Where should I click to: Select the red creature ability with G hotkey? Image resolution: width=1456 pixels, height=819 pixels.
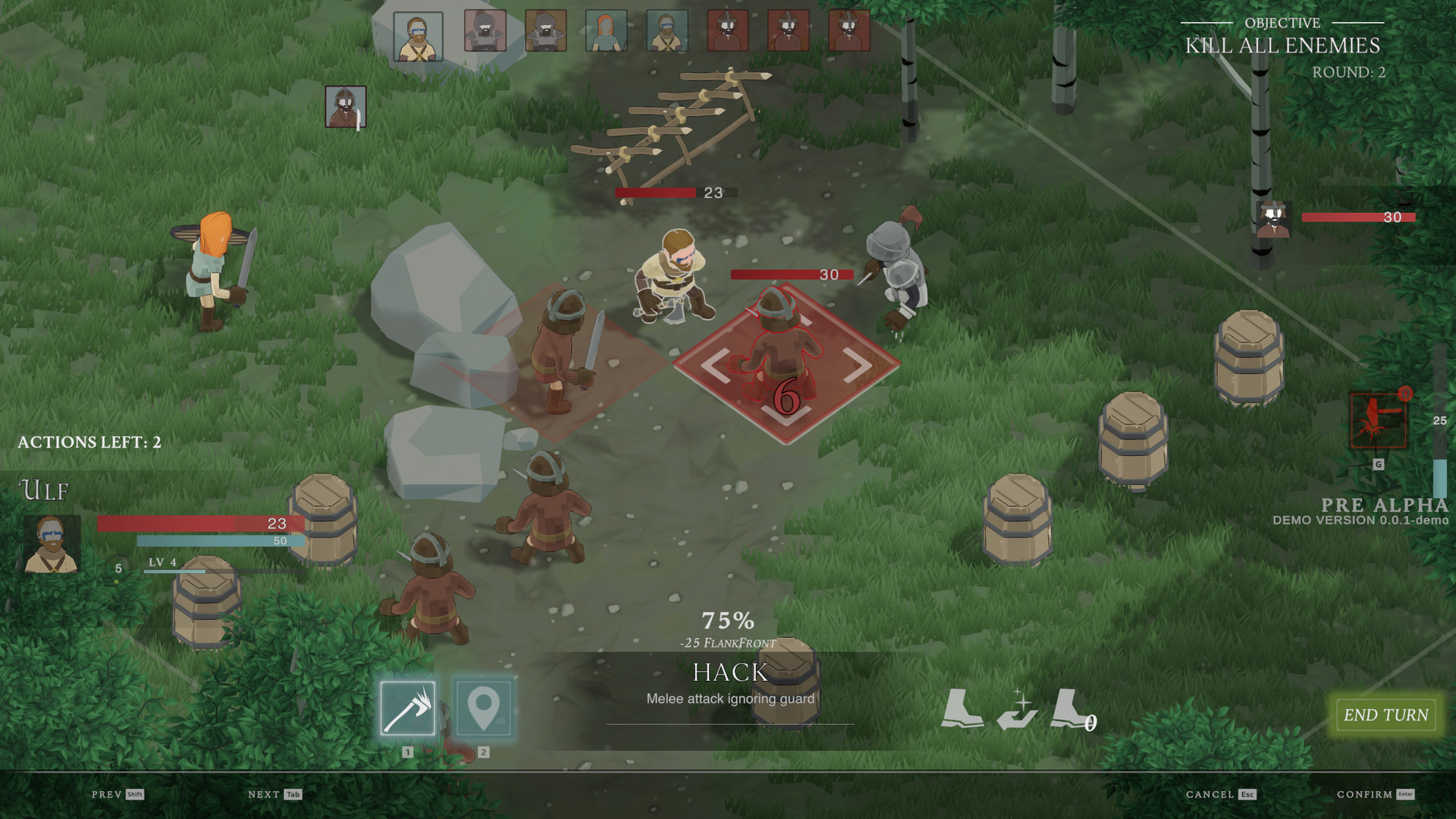click(x=1376, y=421)
